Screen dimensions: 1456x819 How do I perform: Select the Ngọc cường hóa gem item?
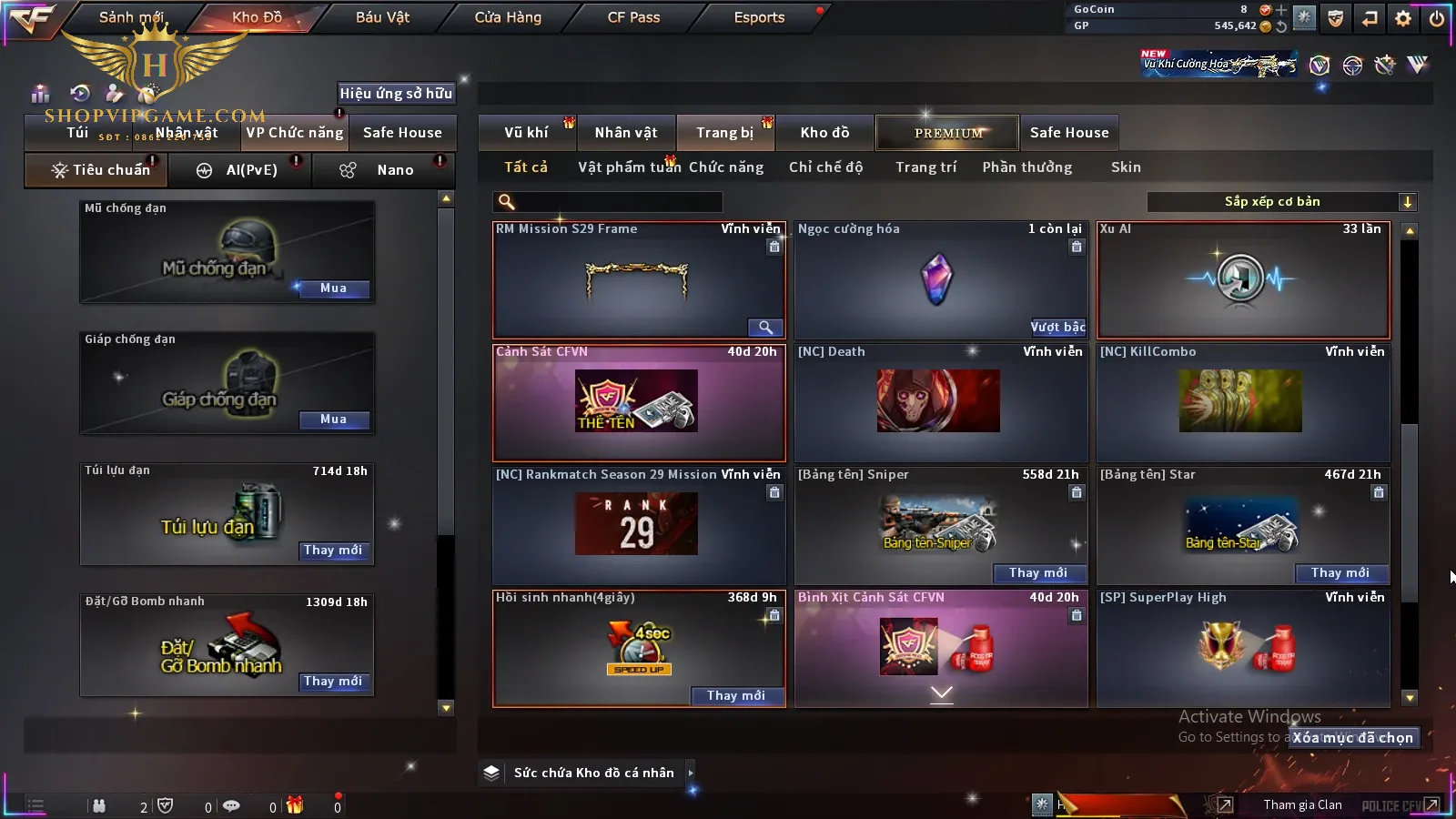pos(940,279)
